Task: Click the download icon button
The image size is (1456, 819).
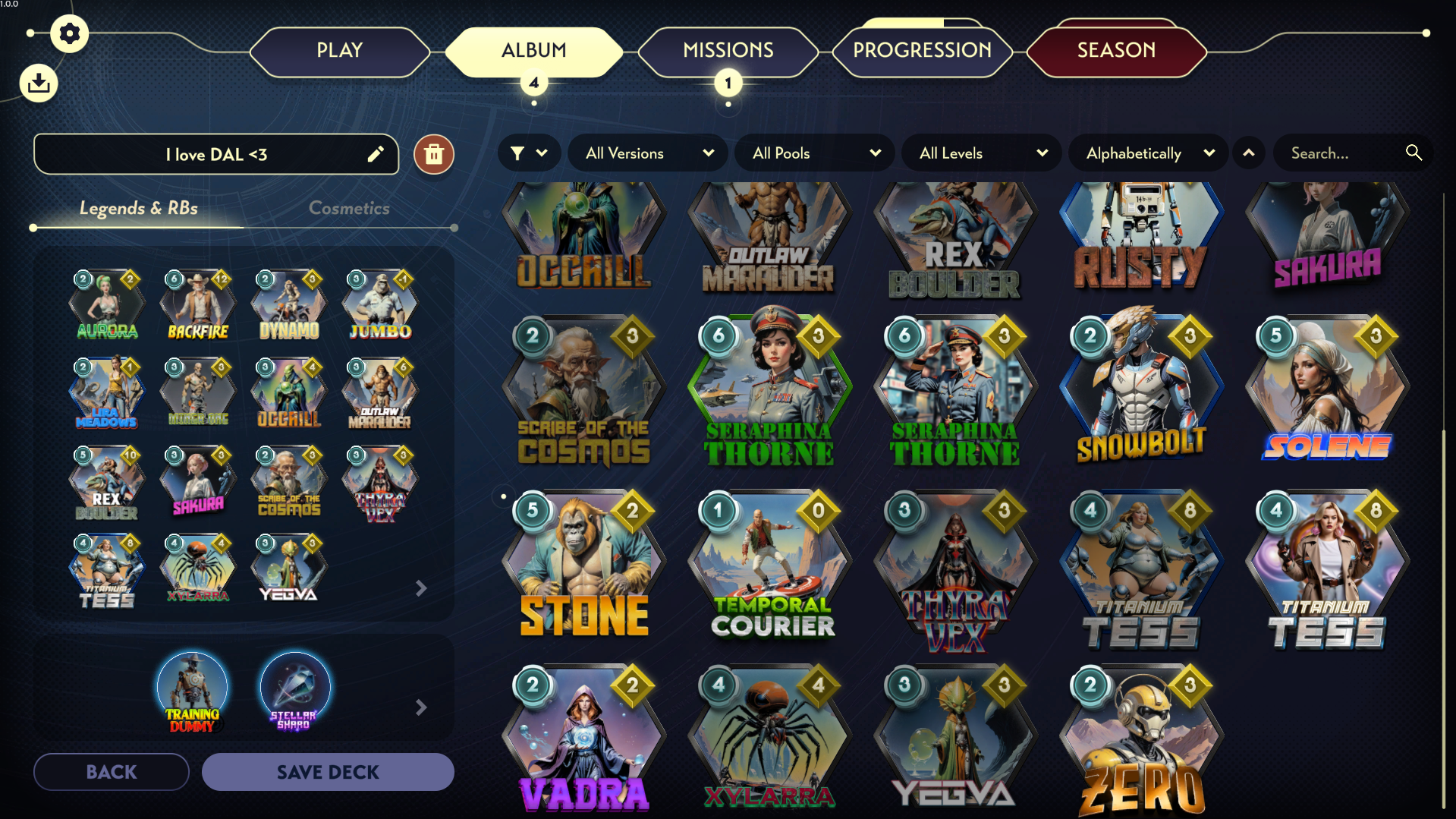Action: 39,83
